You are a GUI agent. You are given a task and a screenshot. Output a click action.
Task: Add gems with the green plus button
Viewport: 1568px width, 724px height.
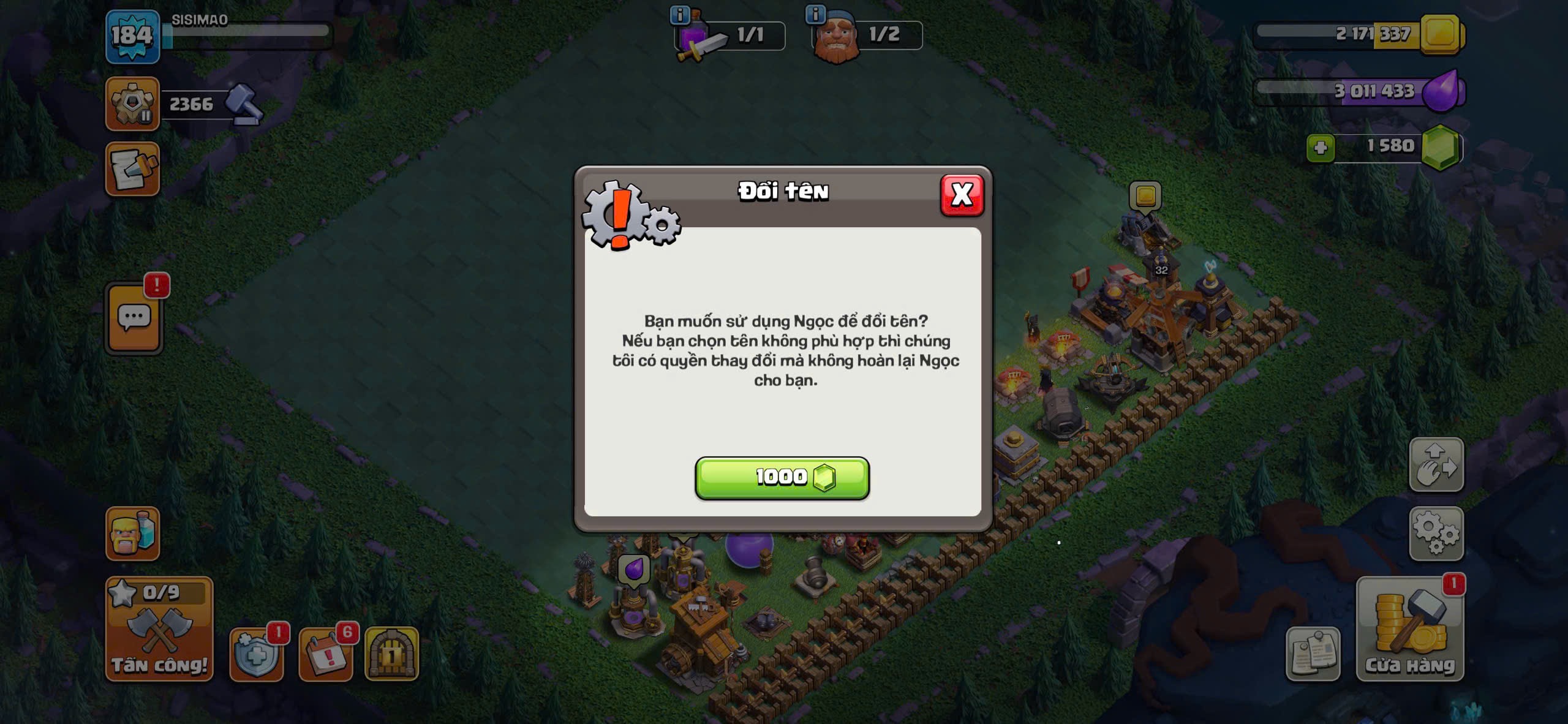1320,148
